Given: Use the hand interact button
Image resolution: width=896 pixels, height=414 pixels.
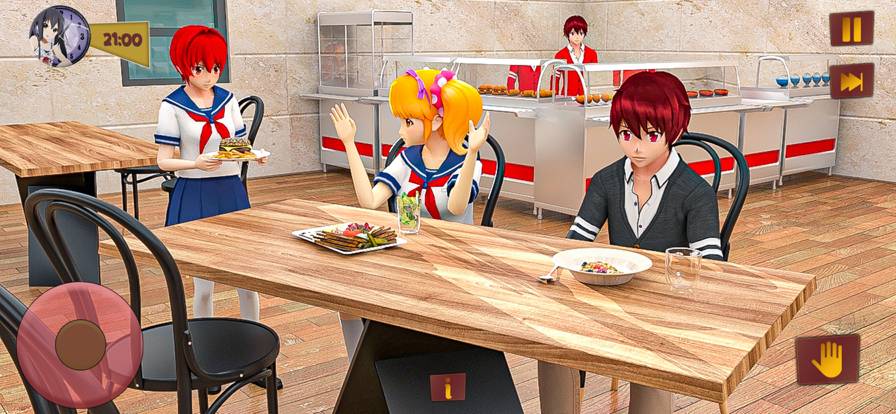Looking at the screenshot, I should (x=827, y=360).
